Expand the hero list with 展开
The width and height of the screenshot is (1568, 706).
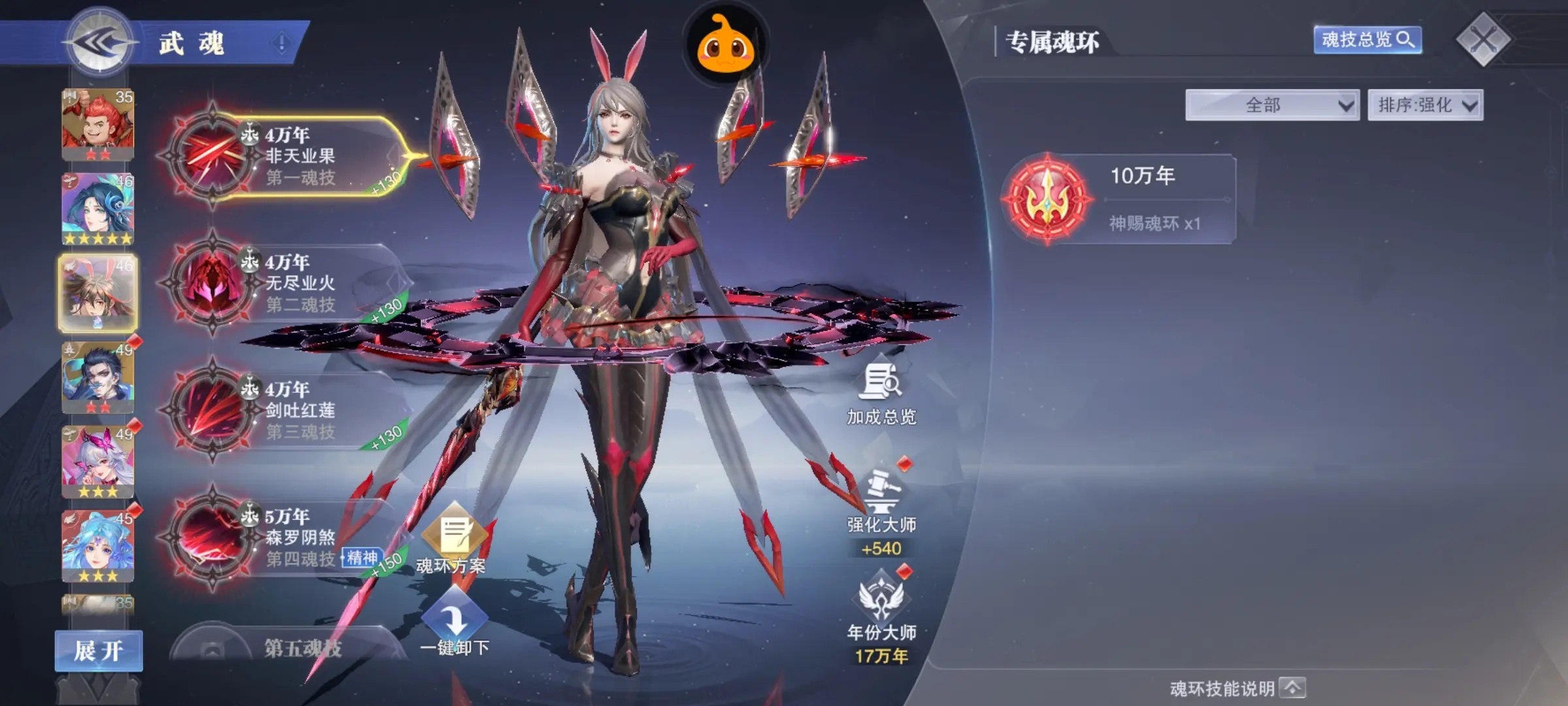[x=99, y=651]
